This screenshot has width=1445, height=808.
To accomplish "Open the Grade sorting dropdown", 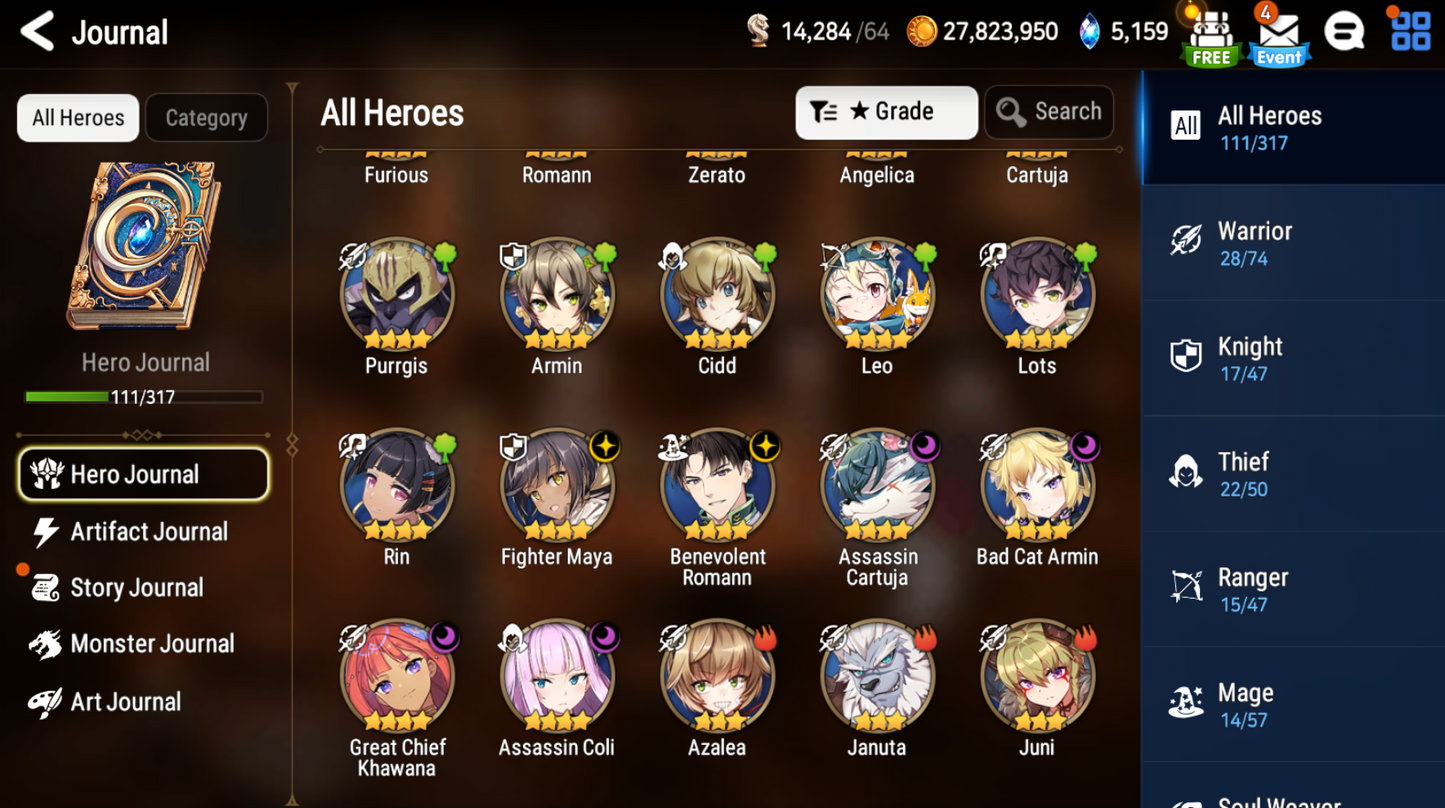I will click(x=885, y=111).
